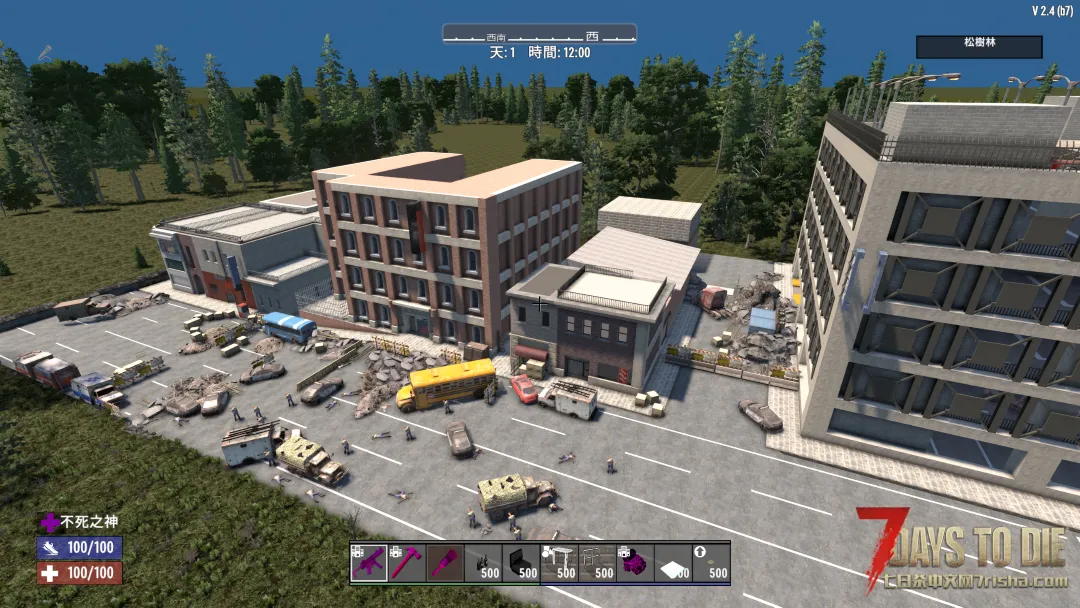Select the purple submachine gun hotbar slot
Screen dimensions: 1080x608
(369, 563)
